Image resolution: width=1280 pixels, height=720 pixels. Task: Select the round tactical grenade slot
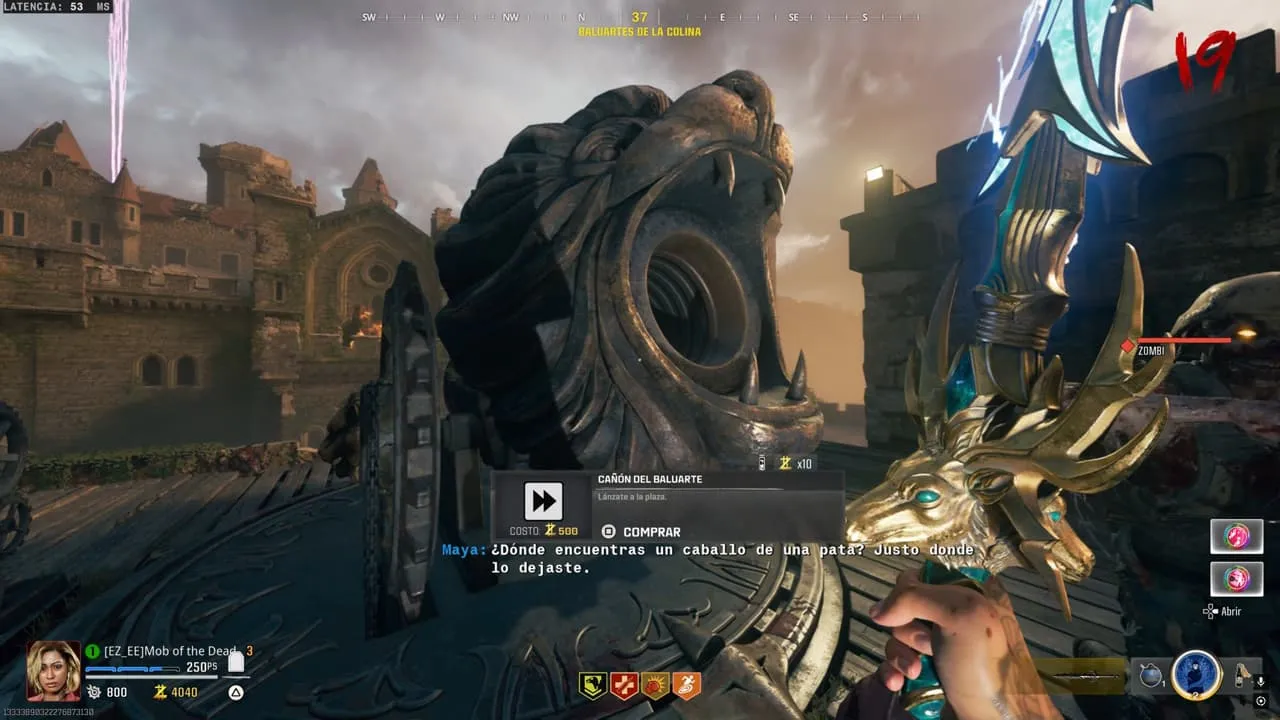point(1150,676)
